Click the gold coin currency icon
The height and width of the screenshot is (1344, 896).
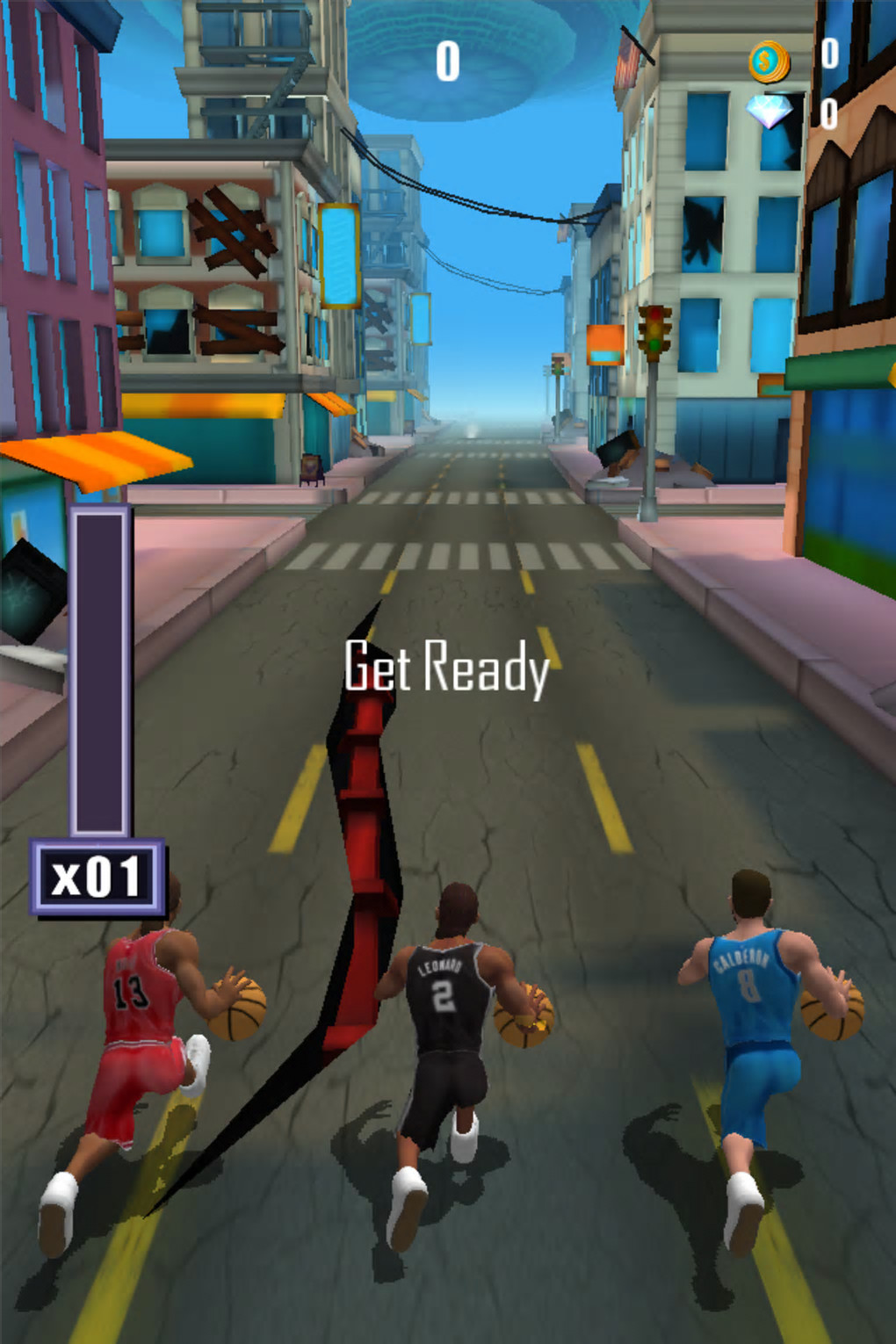[x=768, y=61]
